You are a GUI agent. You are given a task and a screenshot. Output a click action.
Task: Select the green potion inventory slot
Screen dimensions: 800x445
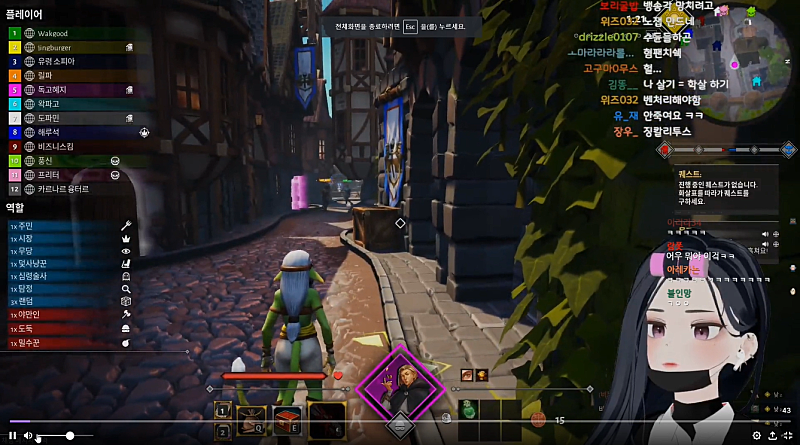coord(470,411)
